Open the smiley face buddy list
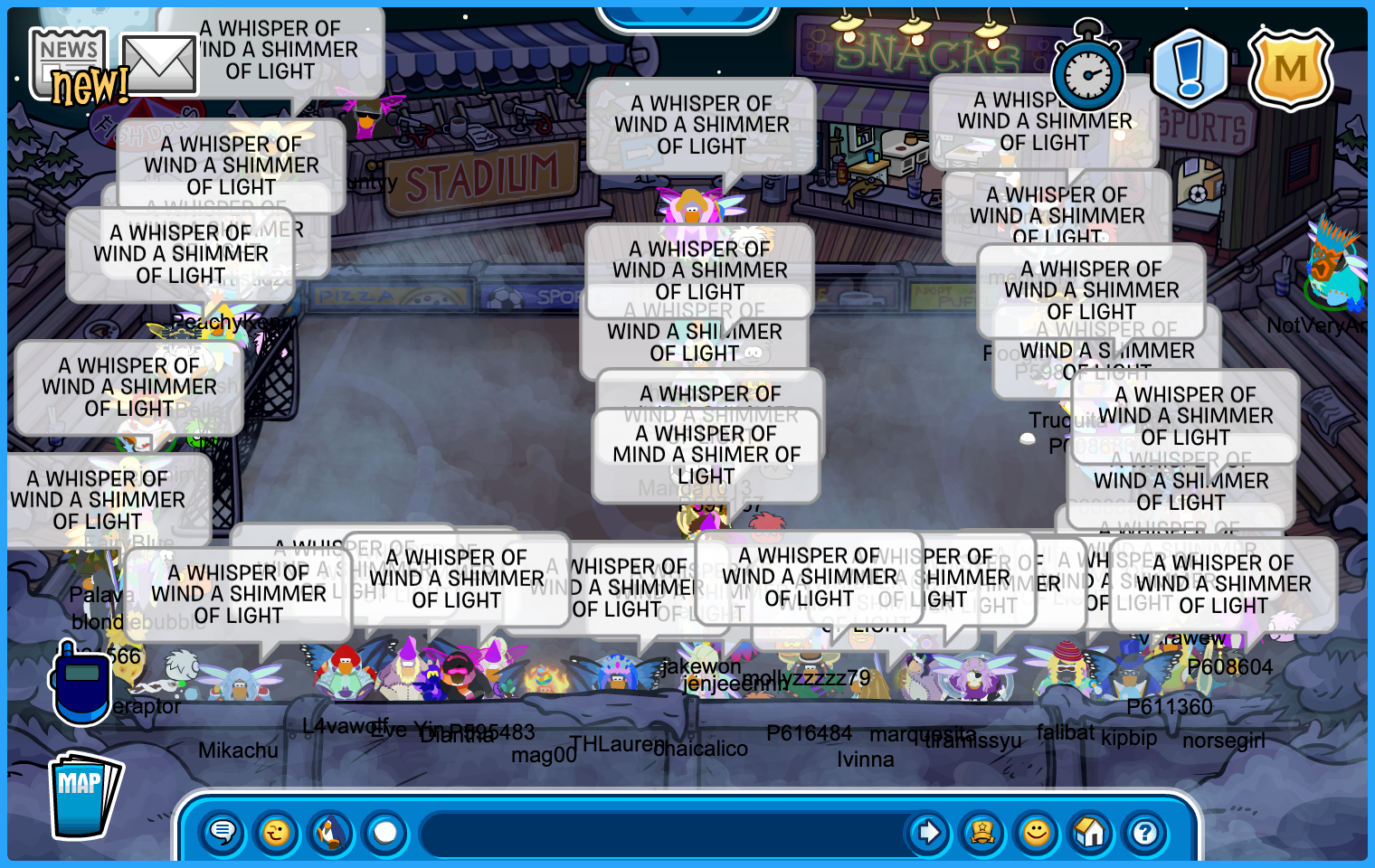 [x=1037, y=832]
